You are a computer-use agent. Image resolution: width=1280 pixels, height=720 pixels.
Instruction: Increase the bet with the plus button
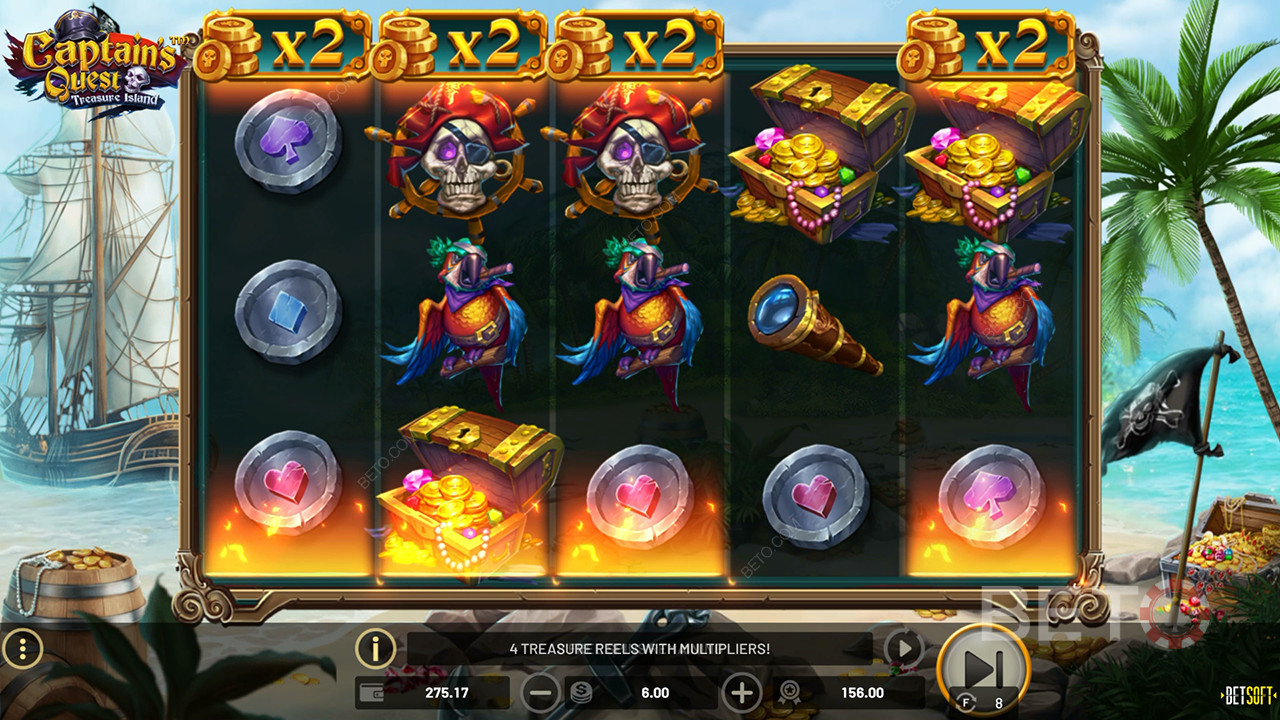(x=742, y=692)
